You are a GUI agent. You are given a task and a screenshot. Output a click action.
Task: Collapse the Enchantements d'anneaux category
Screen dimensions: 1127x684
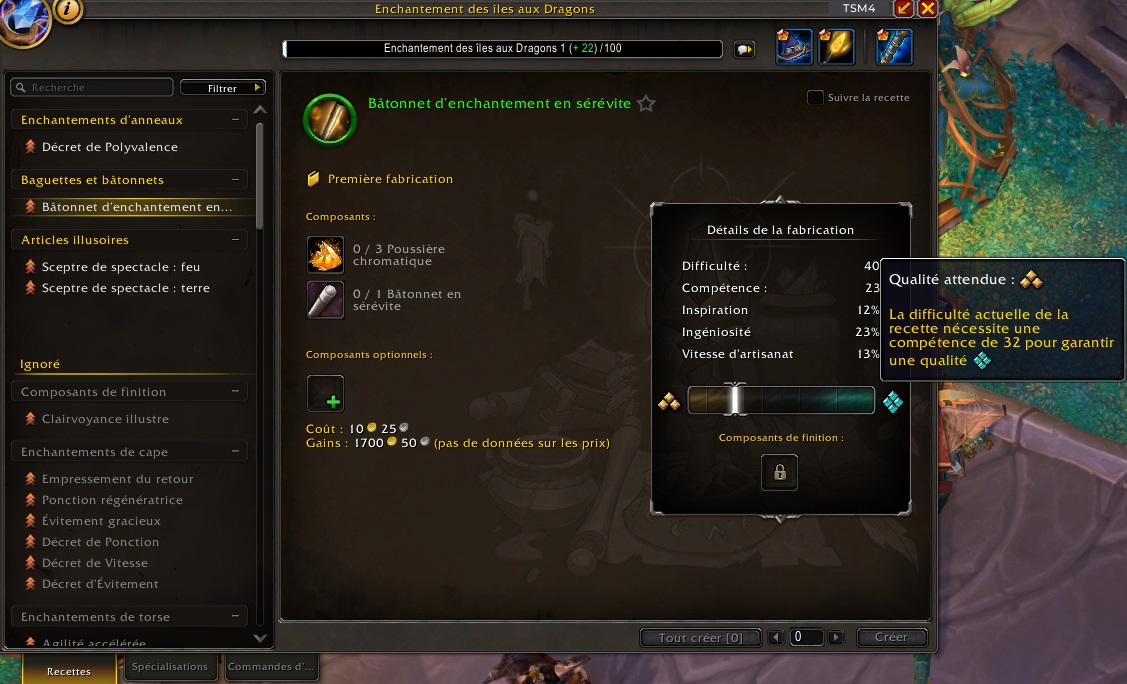point(236,120)
